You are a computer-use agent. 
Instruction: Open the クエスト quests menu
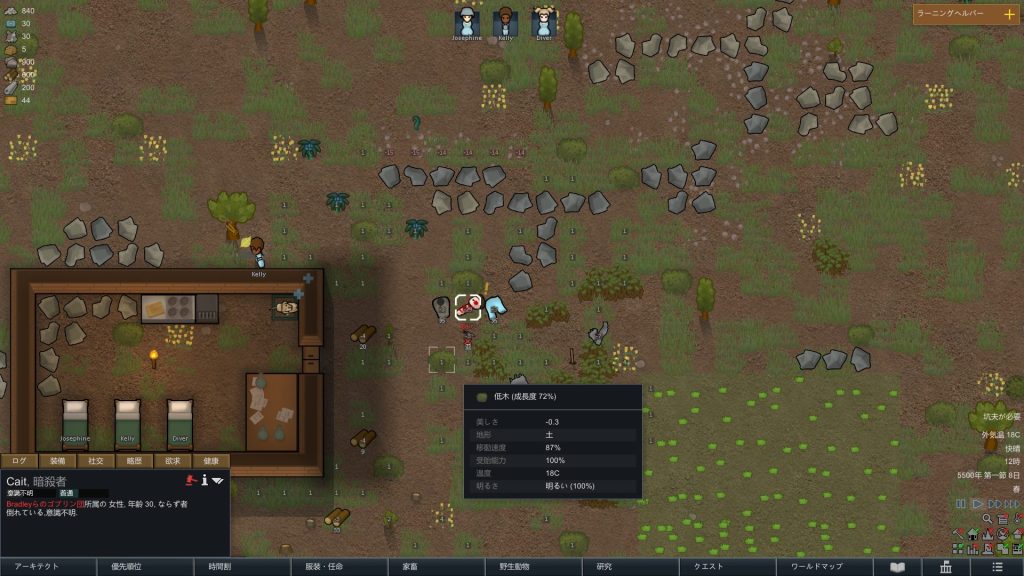[x=726, y=566]
